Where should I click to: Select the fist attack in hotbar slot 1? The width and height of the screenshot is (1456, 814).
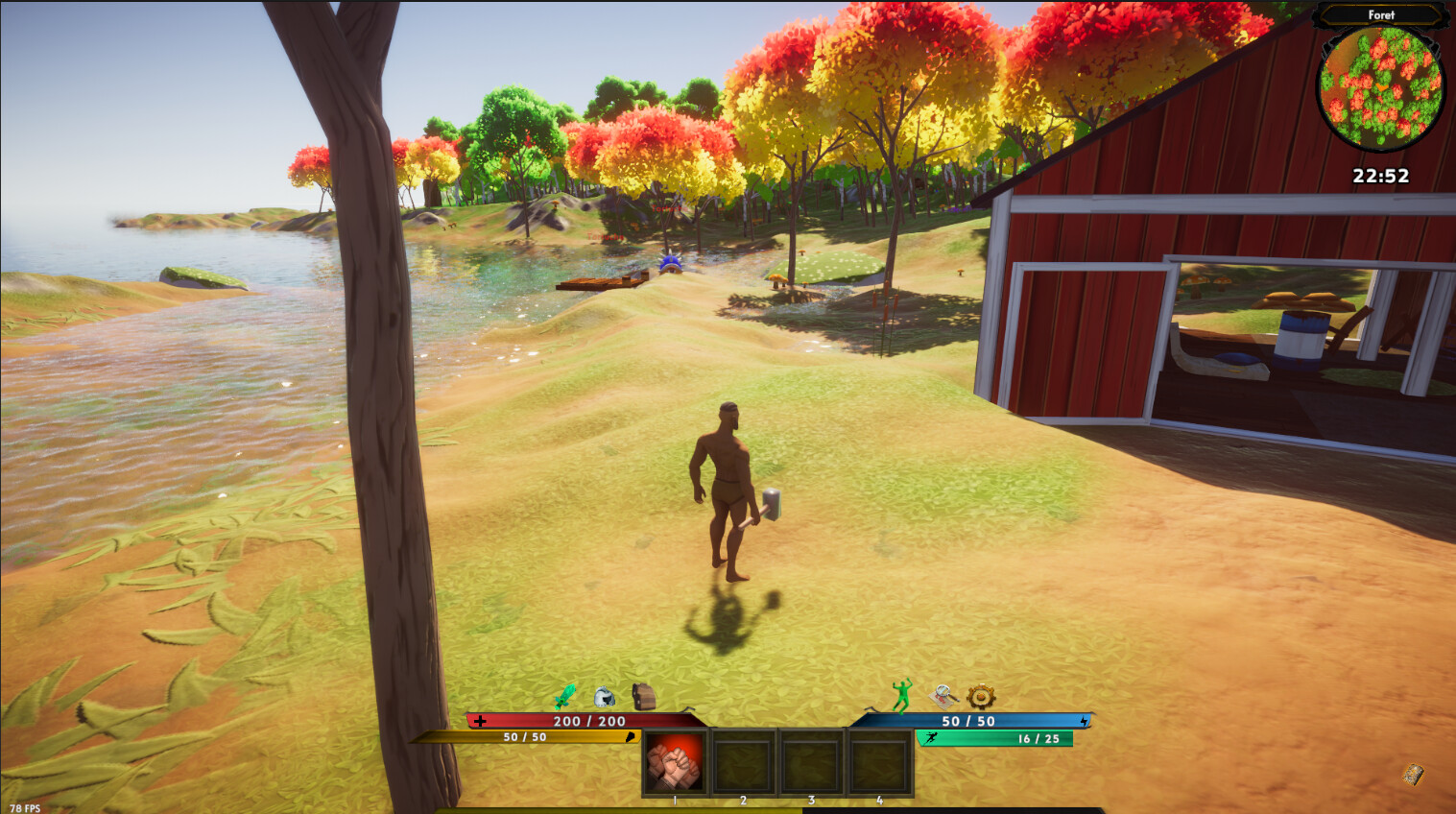(x=675, y=762)
